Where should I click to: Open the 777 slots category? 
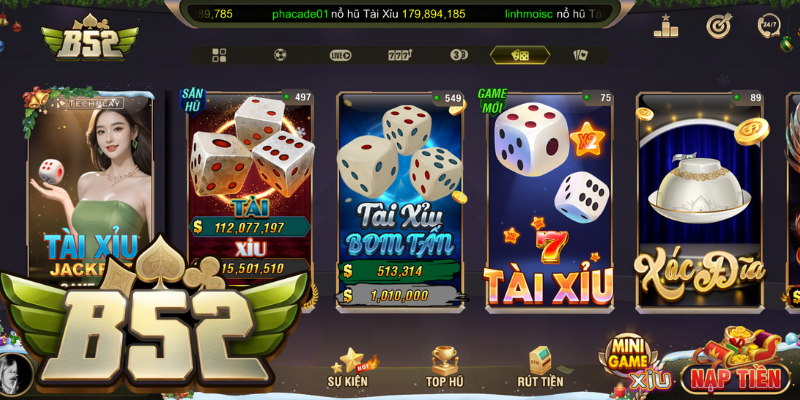pyautogui.click(x=400, y=55)
